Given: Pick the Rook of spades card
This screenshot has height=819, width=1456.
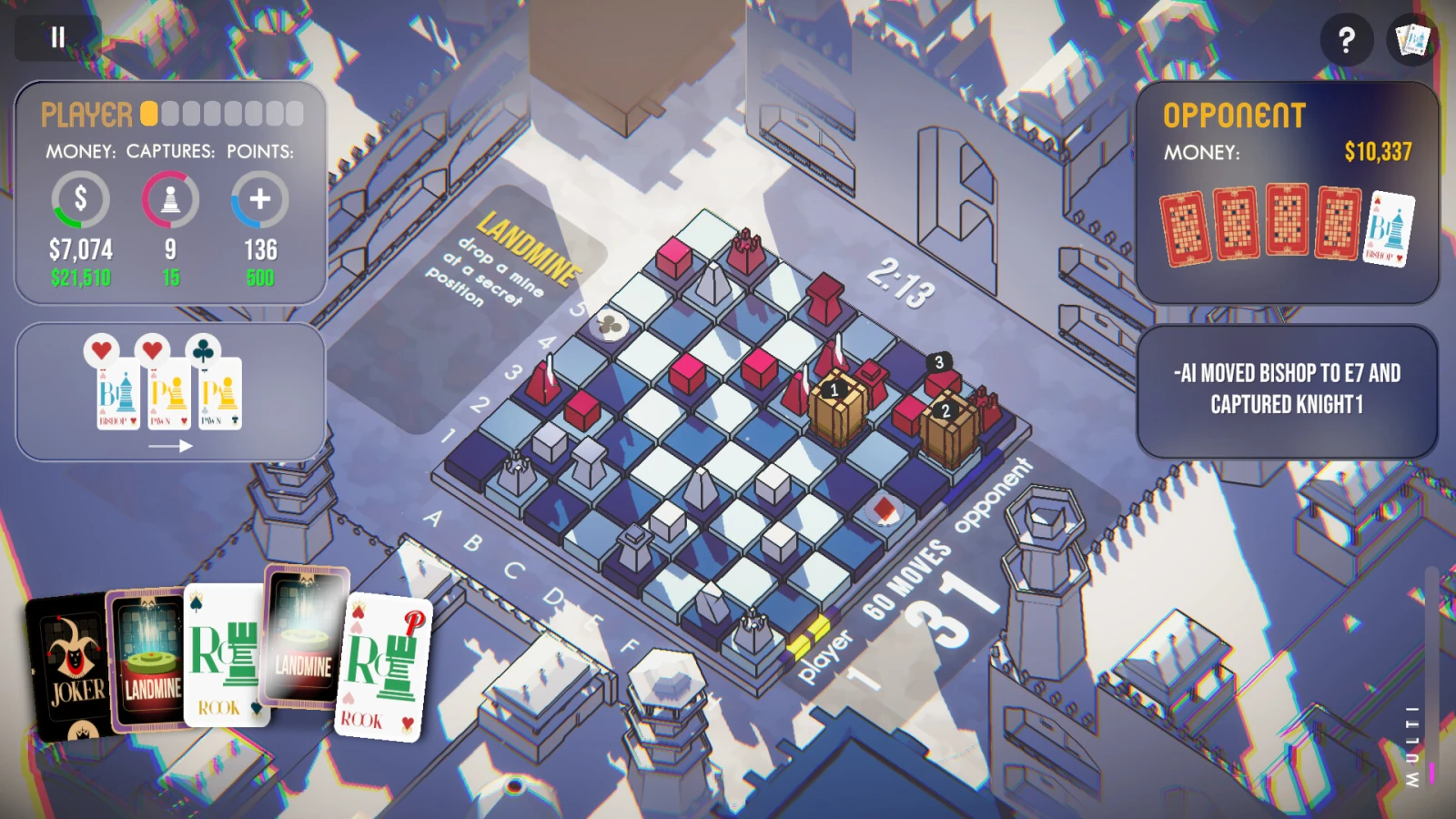Looking at the screenshot, I should pyautogui.click(x=223, y=655).
